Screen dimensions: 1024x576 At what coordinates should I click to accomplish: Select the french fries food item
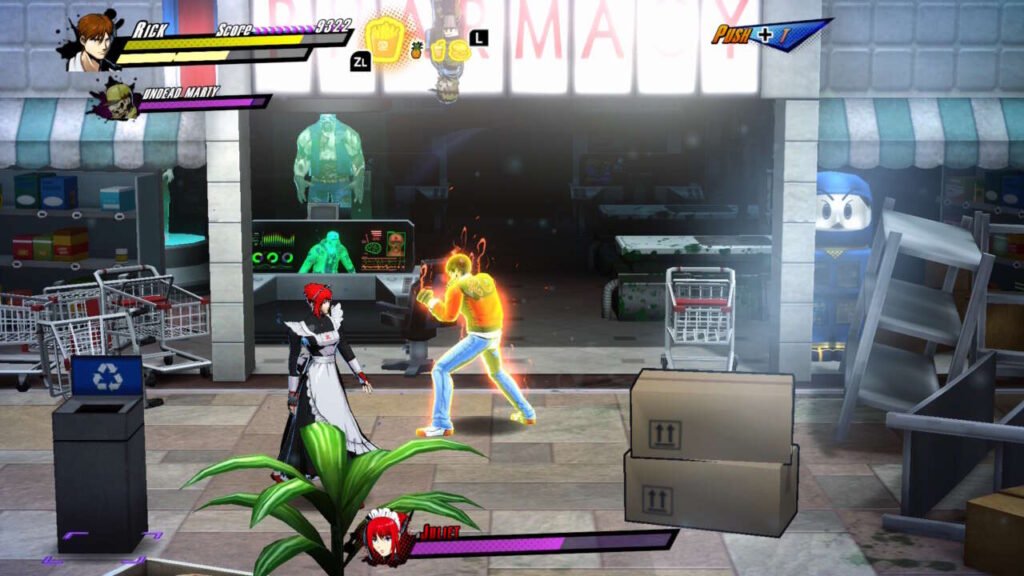(382, 39)
